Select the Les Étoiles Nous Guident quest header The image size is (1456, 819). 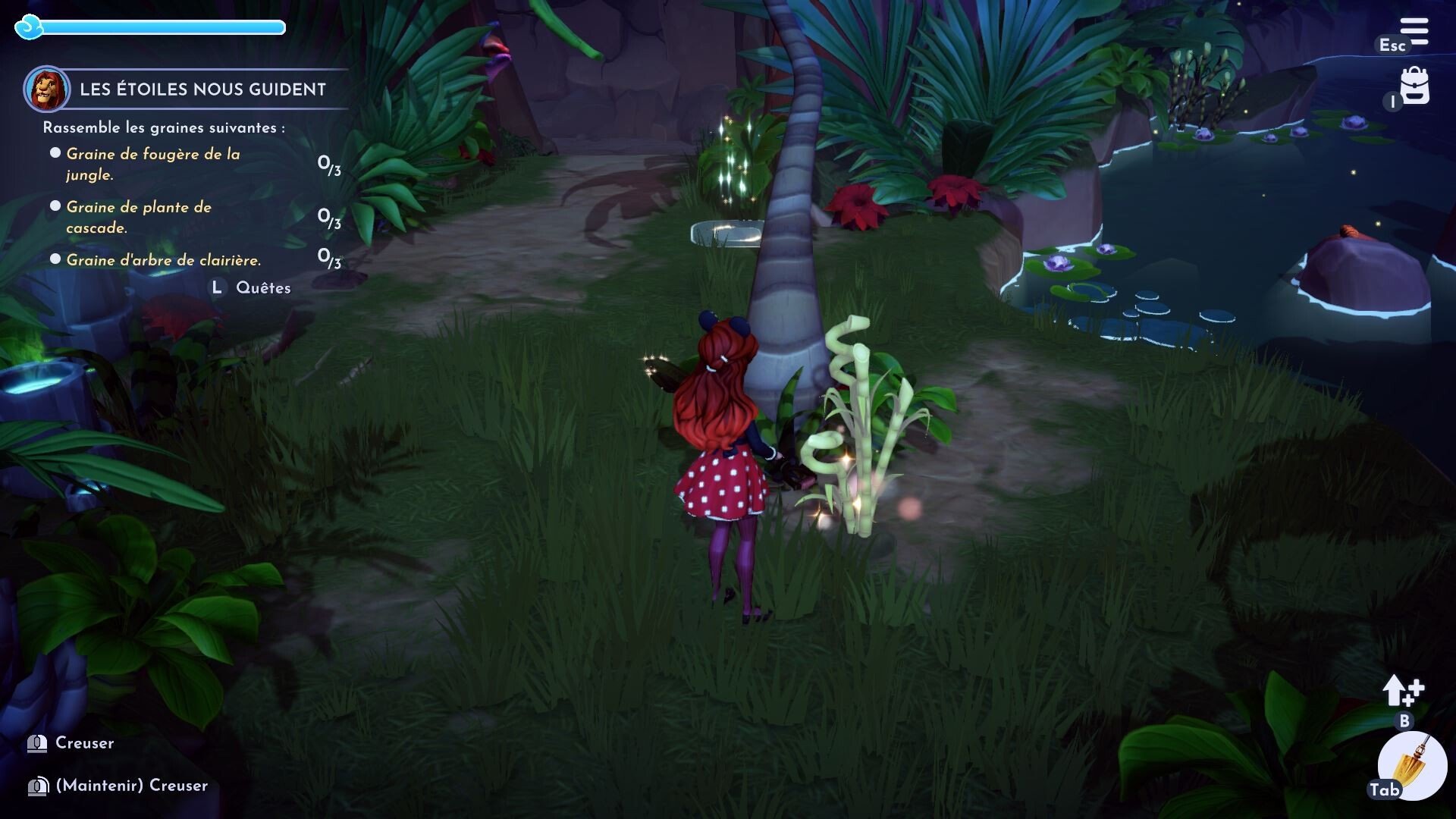(202, 89)
